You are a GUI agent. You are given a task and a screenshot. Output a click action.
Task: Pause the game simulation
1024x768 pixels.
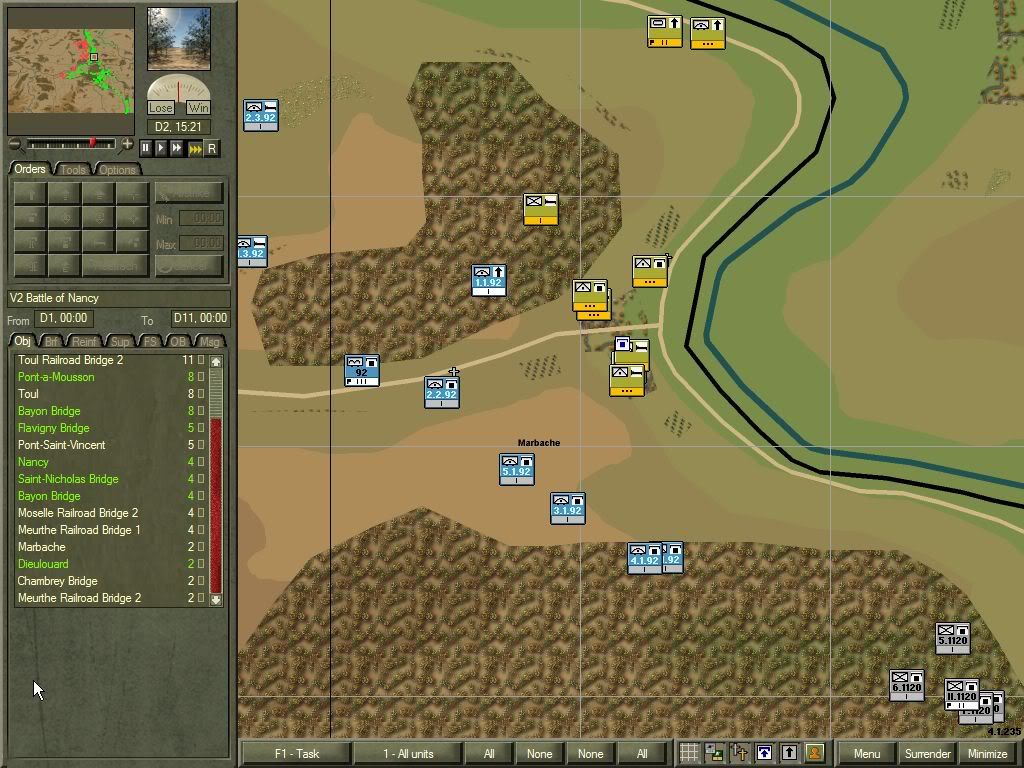145,148
